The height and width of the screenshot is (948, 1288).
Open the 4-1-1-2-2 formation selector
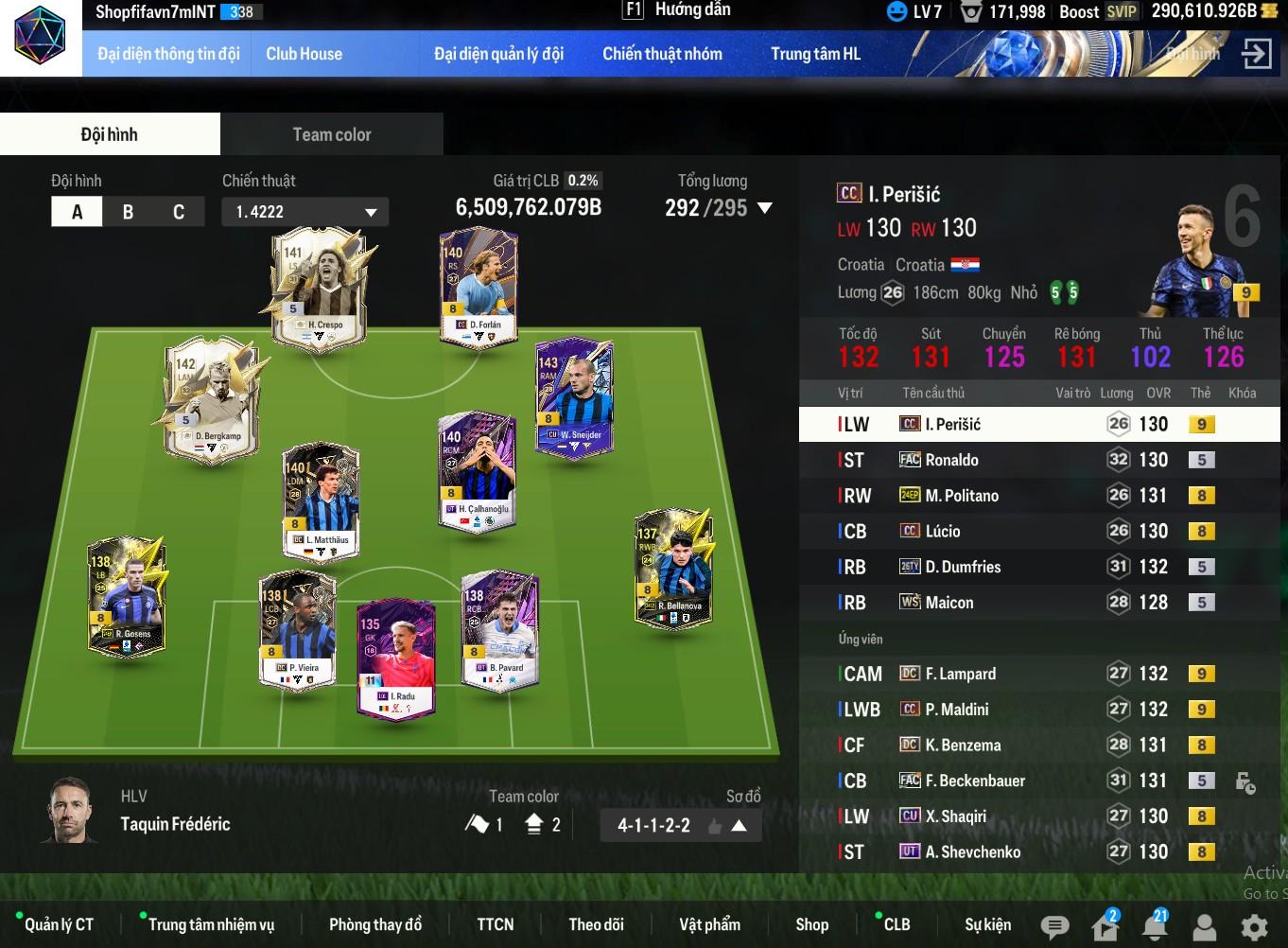coord(680,825)
